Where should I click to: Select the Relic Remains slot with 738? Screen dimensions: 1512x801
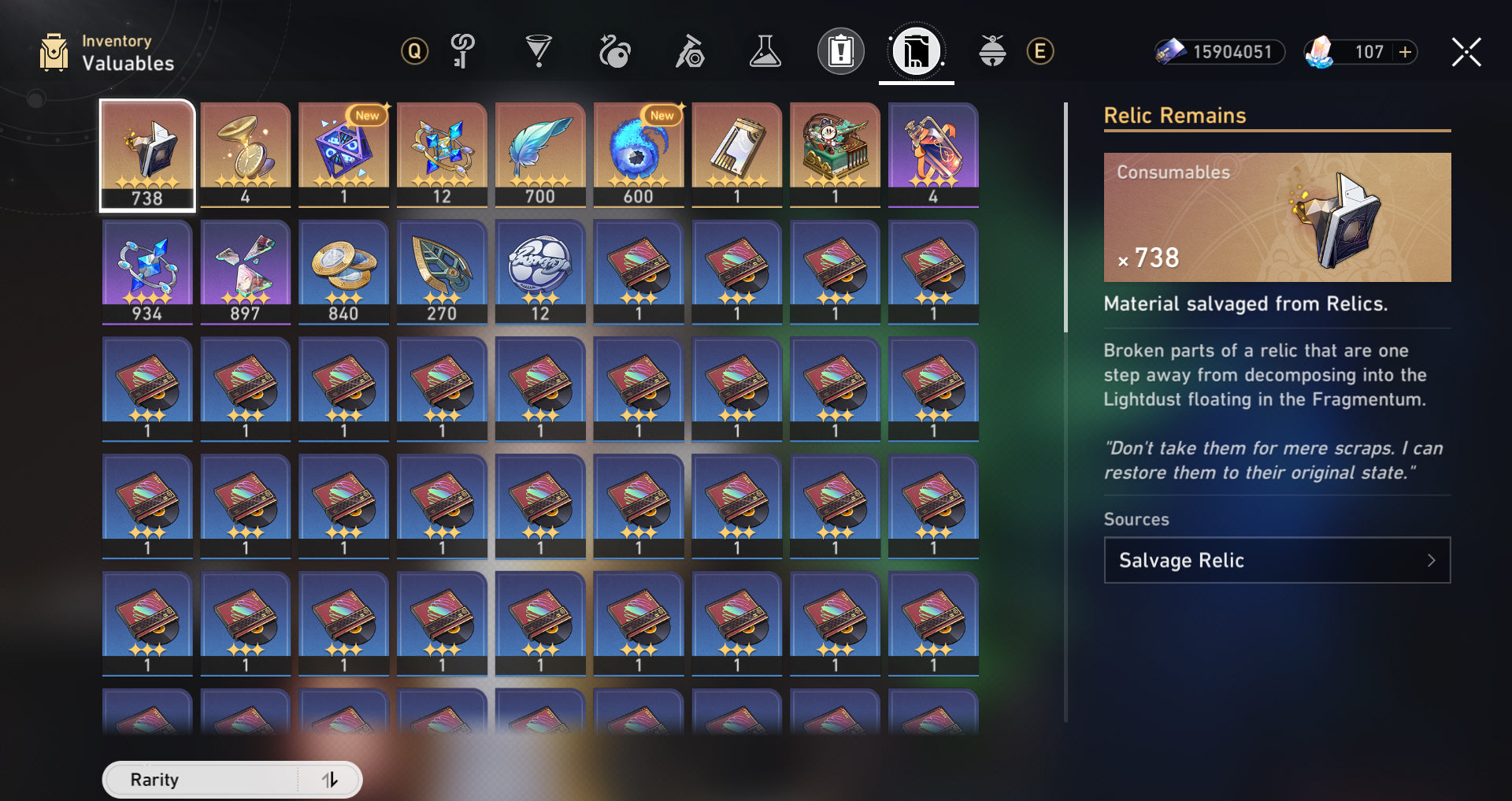click(x=147, y=155)
